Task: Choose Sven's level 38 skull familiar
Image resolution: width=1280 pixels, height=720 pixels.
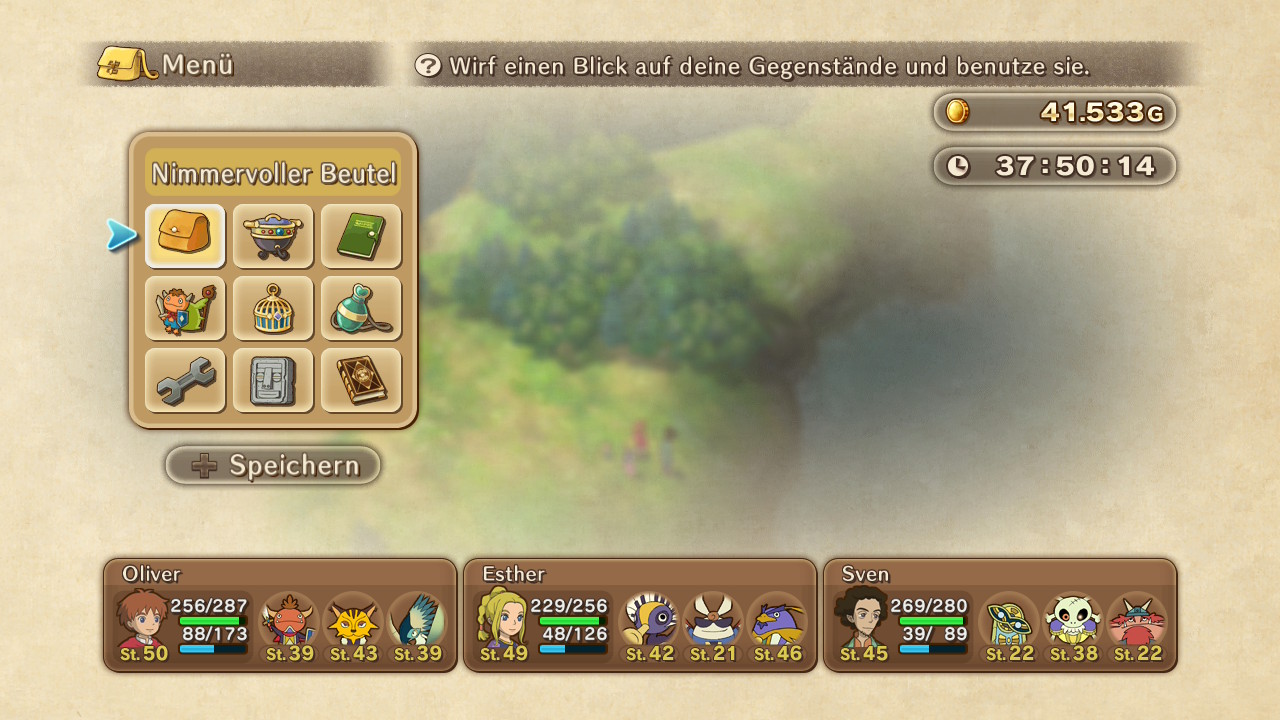Action: point(1072,624)
